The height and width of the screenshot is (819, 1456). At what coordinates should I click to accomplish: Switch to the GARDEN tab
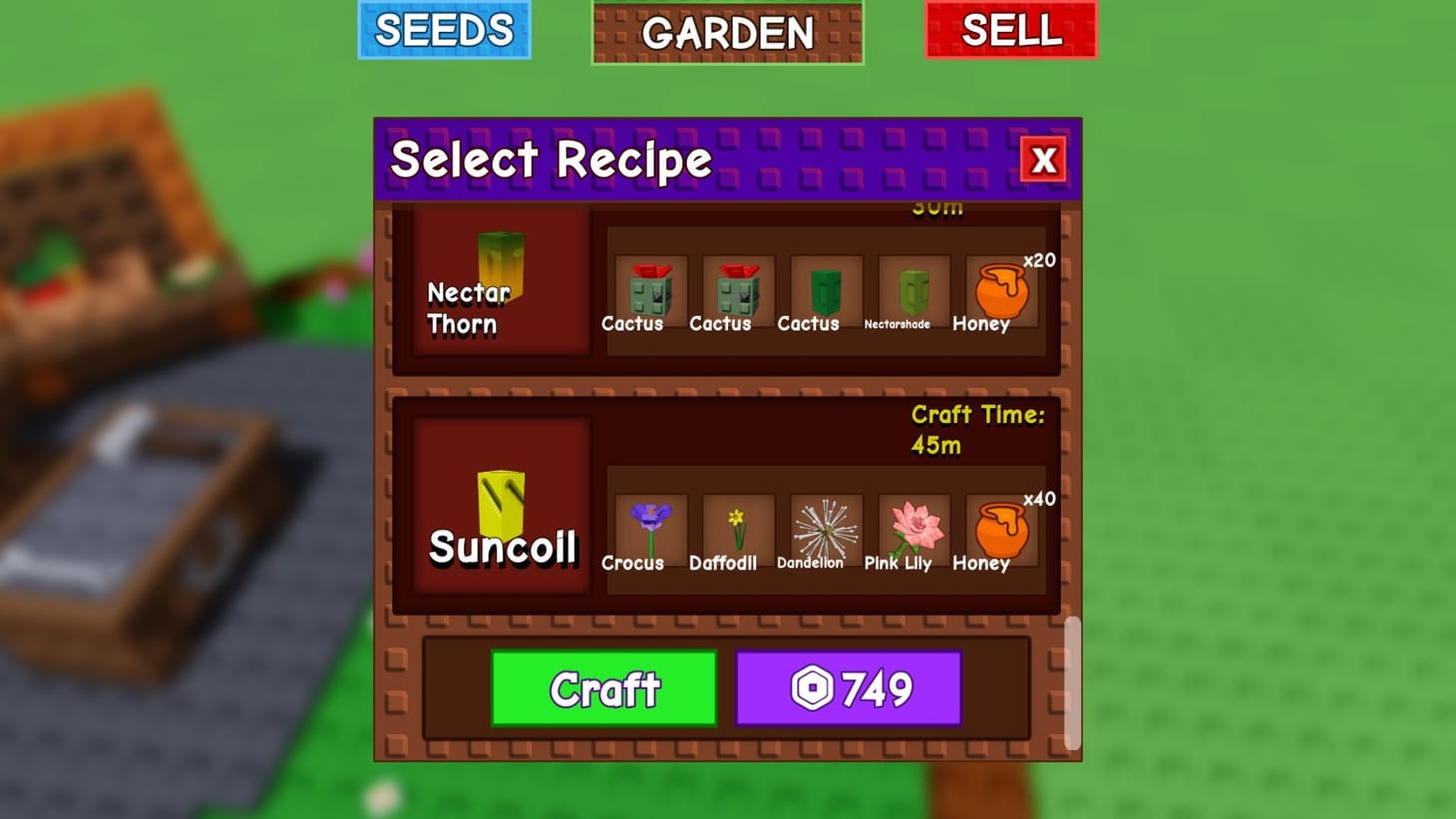click(x=727, y=33)
